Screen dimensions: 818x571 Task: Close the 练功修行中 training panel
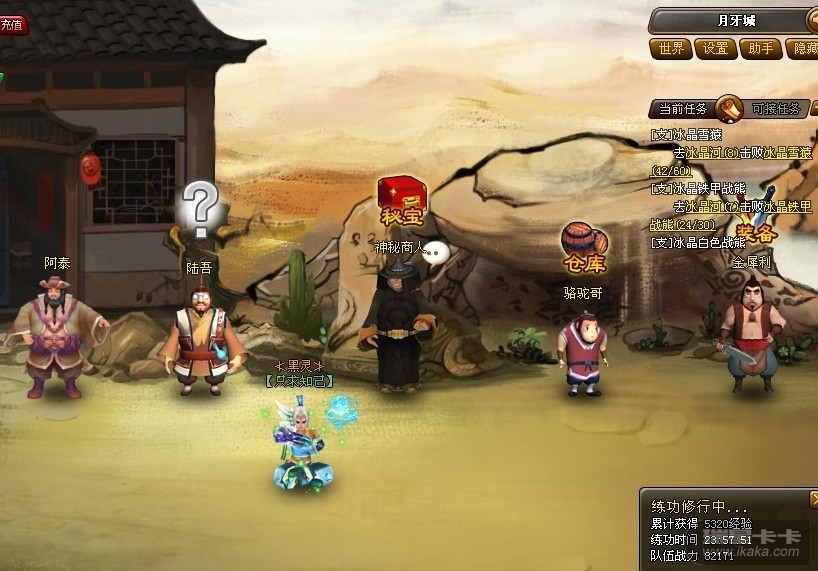point(813,497)
